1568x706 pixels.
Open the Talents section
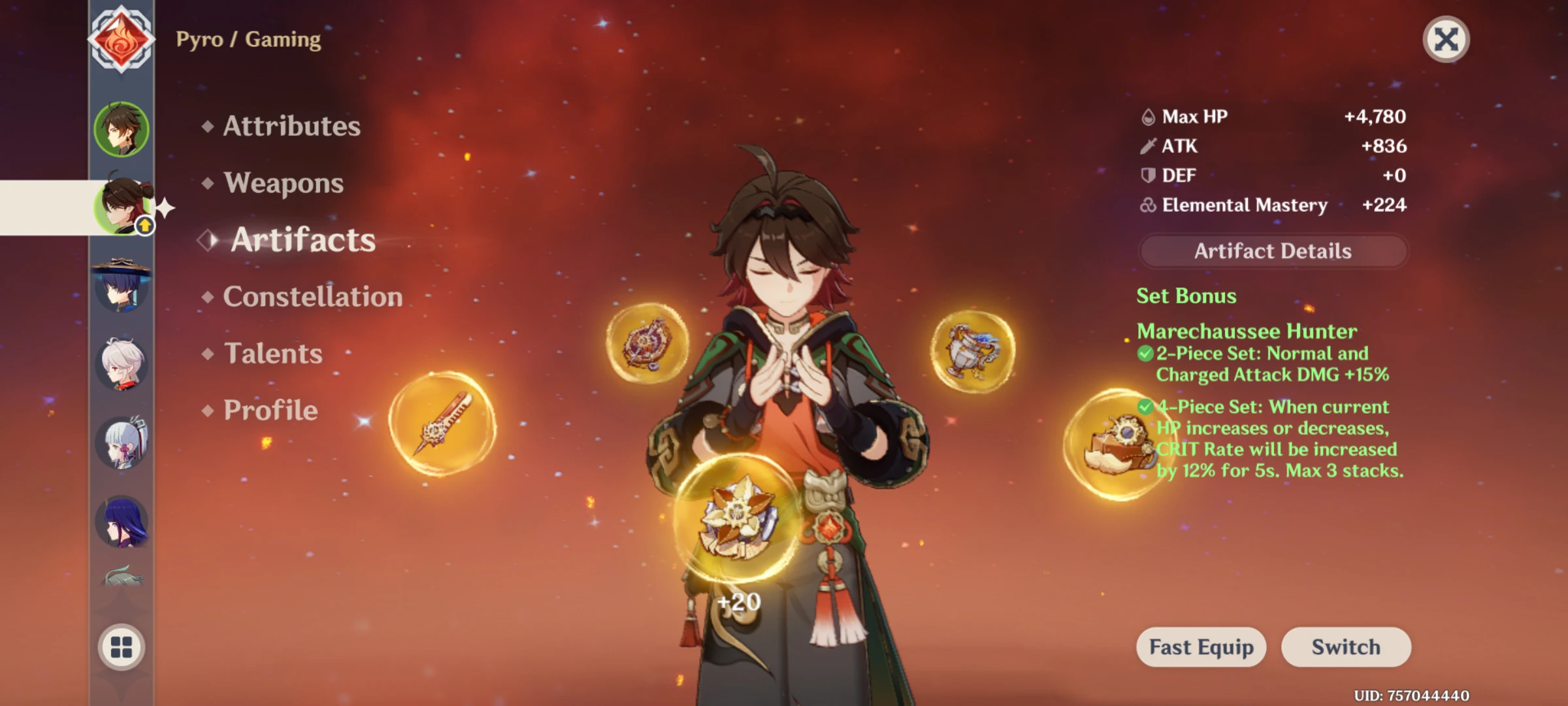coord(274,354)
